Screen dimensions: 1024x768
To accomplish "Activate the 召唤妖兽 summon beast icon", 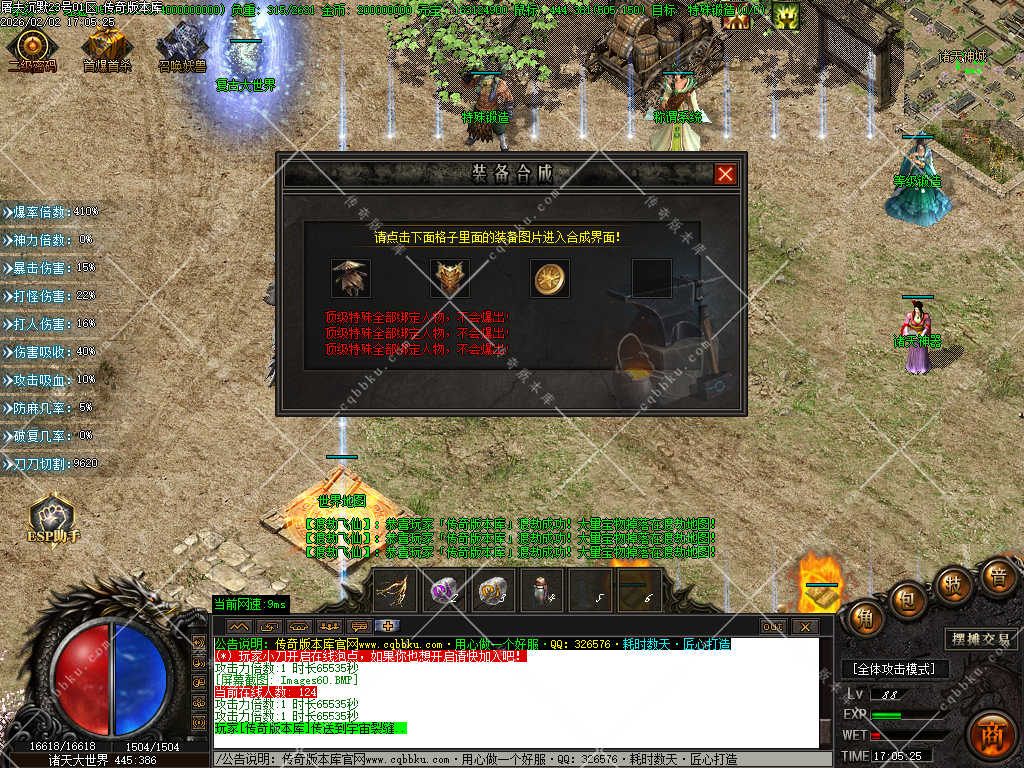I will coord(181,46).
